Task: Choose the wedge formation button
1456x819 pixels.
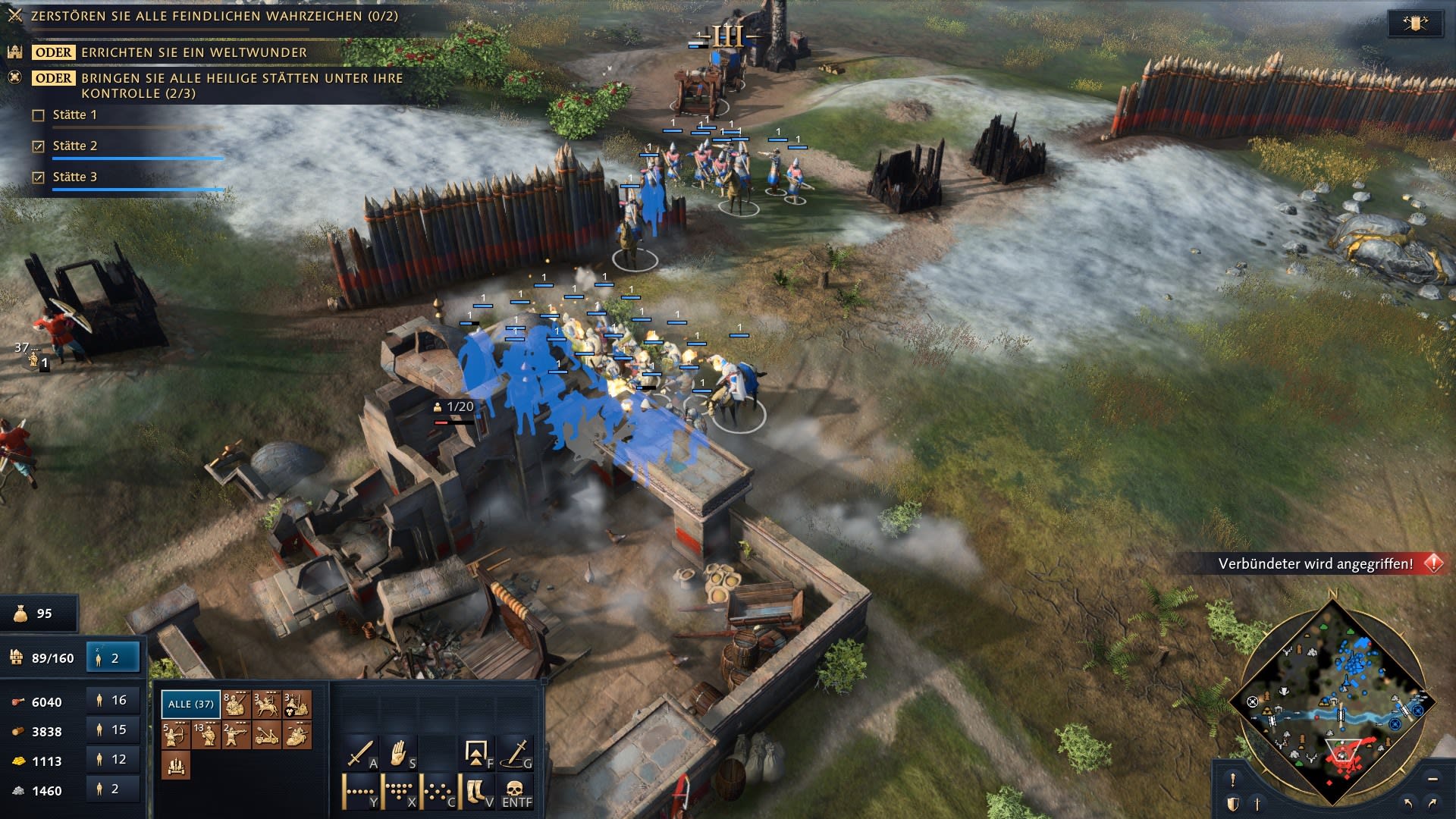Action: tap(400, 792)
